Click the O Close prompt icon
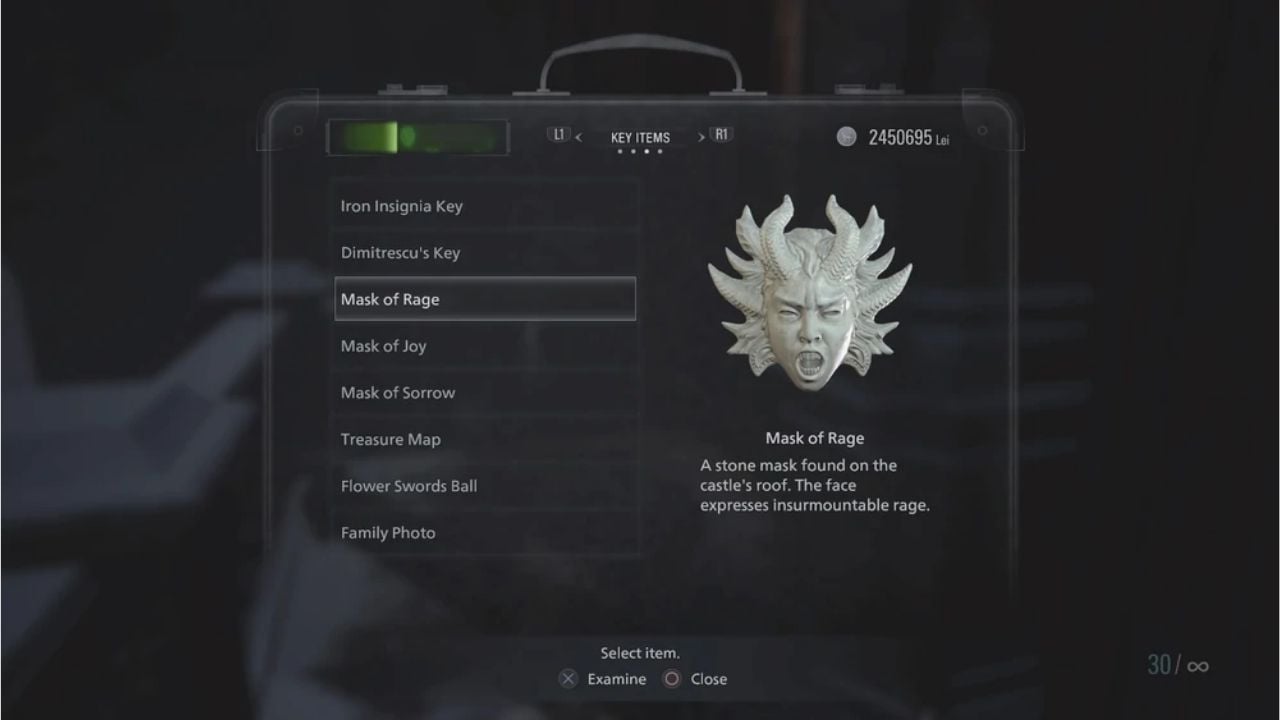This screenshot has width=1280, height=720. tap(669, 679)
